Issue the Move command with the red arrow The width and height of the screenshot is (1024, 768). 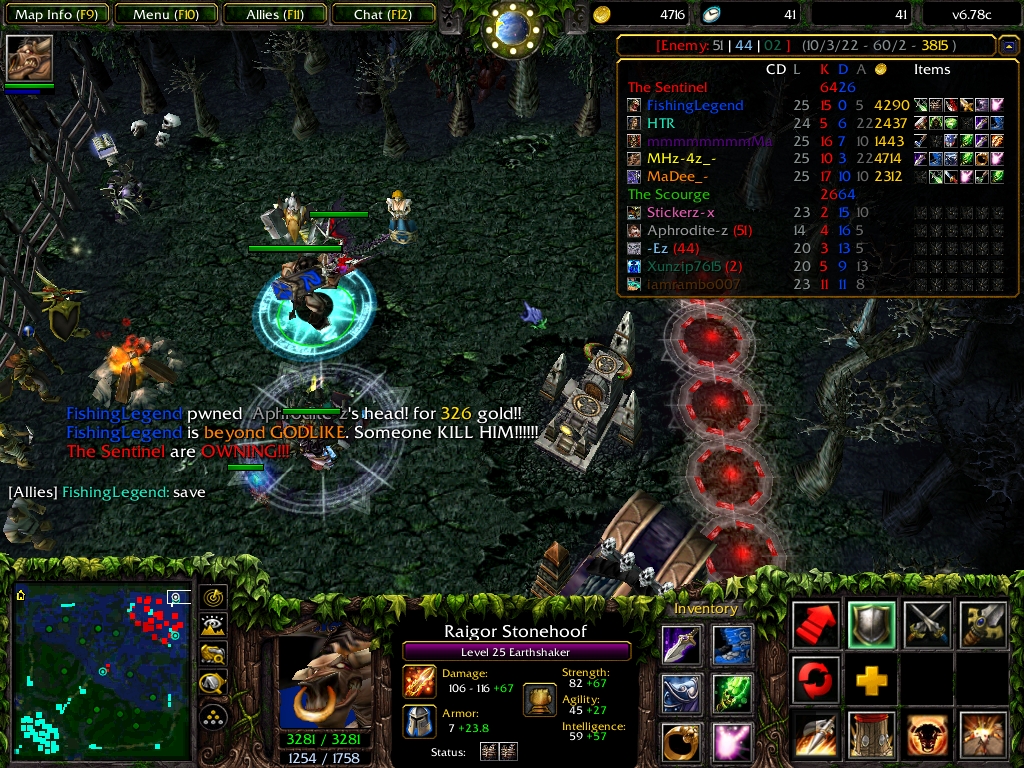pos(816,625)
